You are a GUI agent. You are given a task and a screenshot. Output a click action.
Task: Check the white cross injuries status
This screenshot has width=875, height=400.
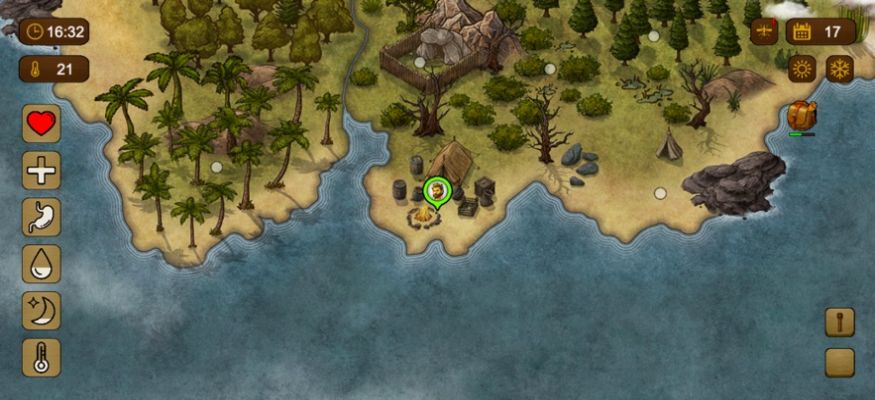point(41,171)
